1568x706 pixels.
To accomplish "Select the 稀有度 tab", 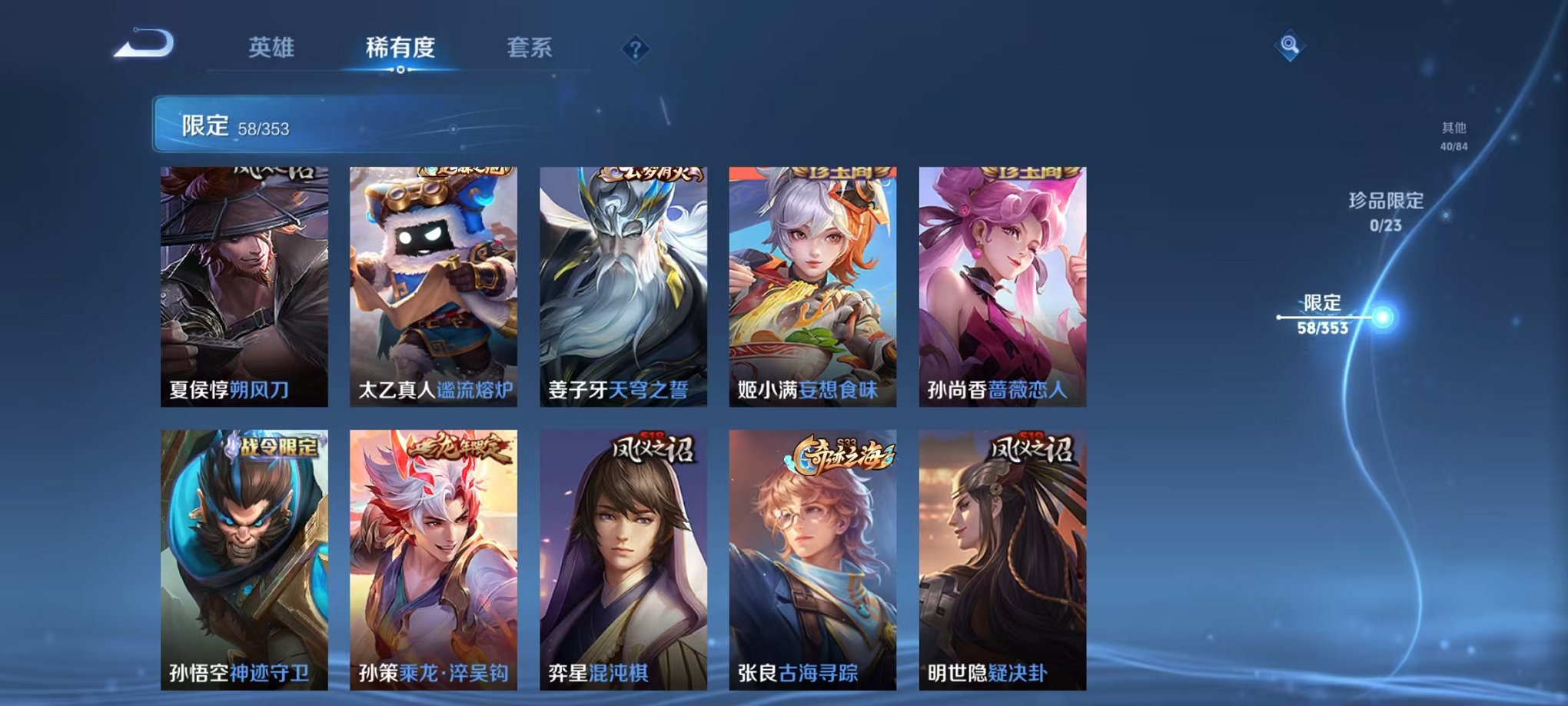I will click(400, 48).
